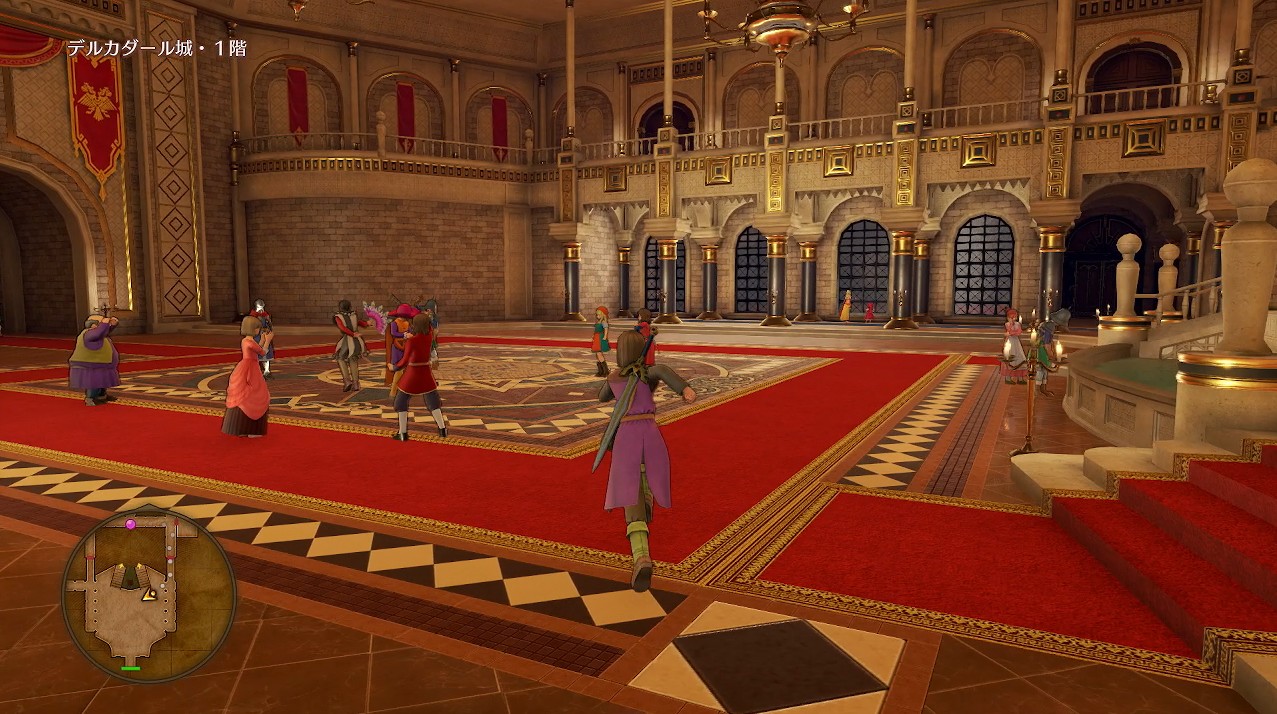Click the yellow player arrow on the minimap
Image resolution: width=1277 pixels, height=714 pixels.
[149, 593]
